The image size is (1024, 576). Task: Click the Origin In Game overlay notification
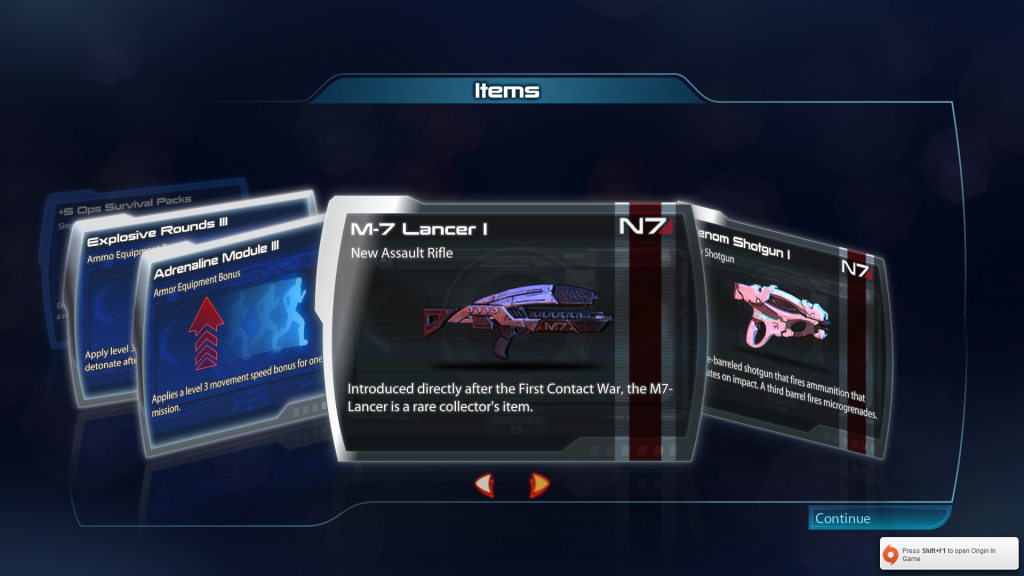[948, 554]
